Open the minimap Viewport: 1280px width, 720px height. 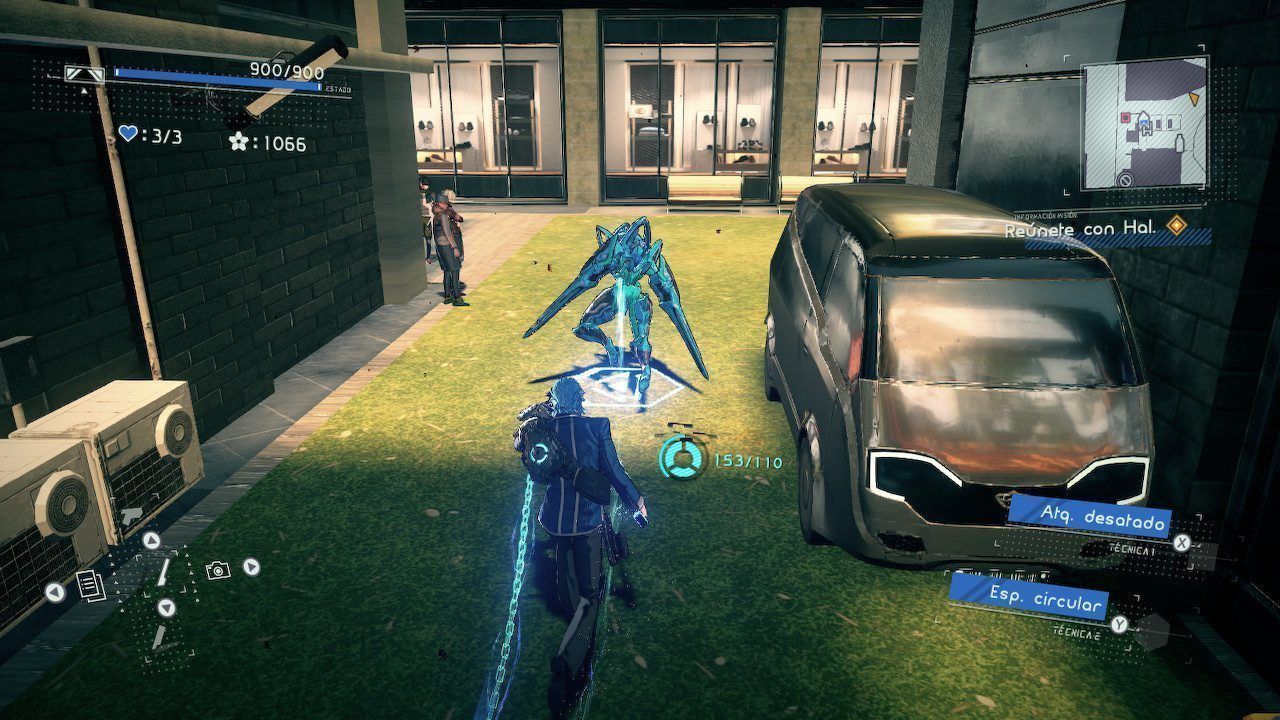coord(1144,126)
